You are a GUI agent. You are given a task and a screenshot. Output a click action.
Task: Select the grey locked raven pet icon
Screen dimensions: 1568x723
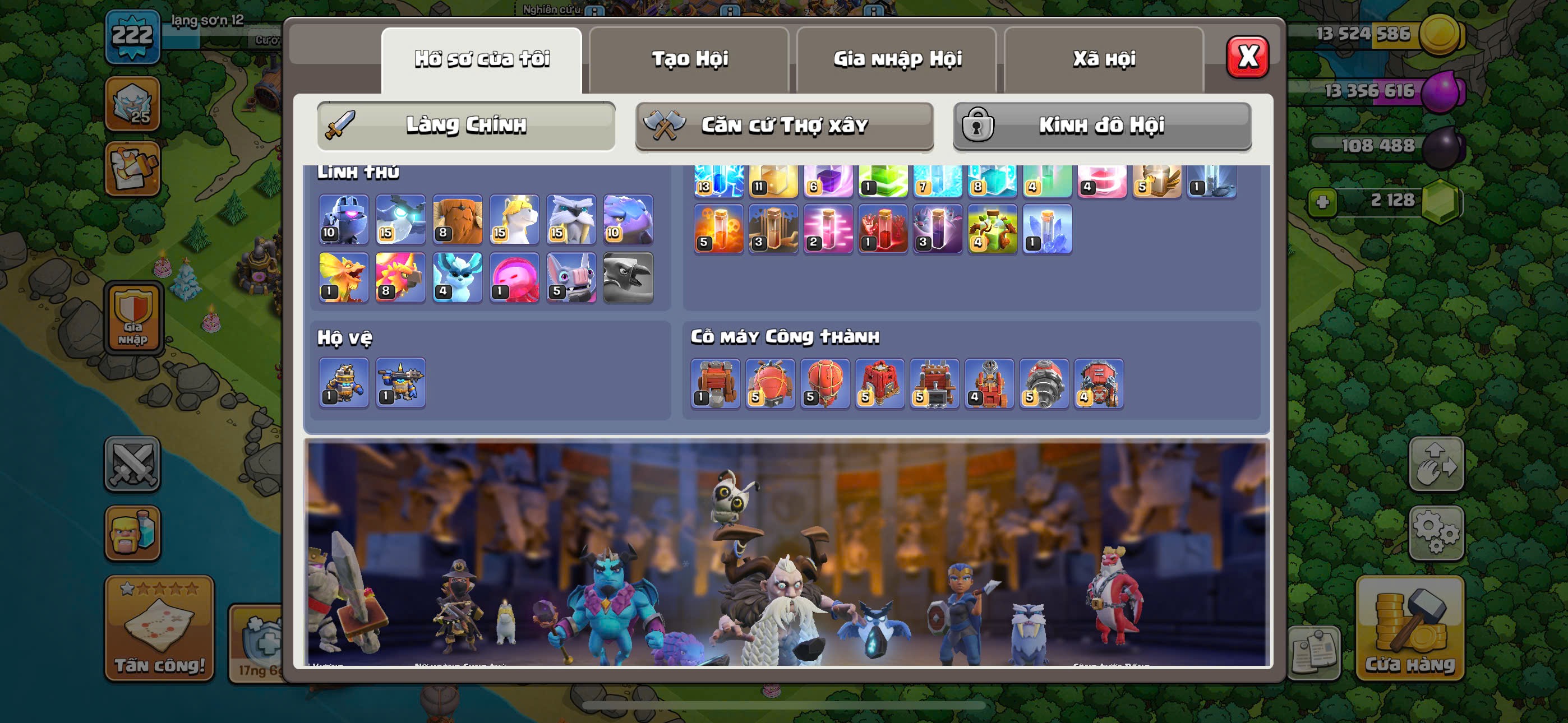coord(628,277)
